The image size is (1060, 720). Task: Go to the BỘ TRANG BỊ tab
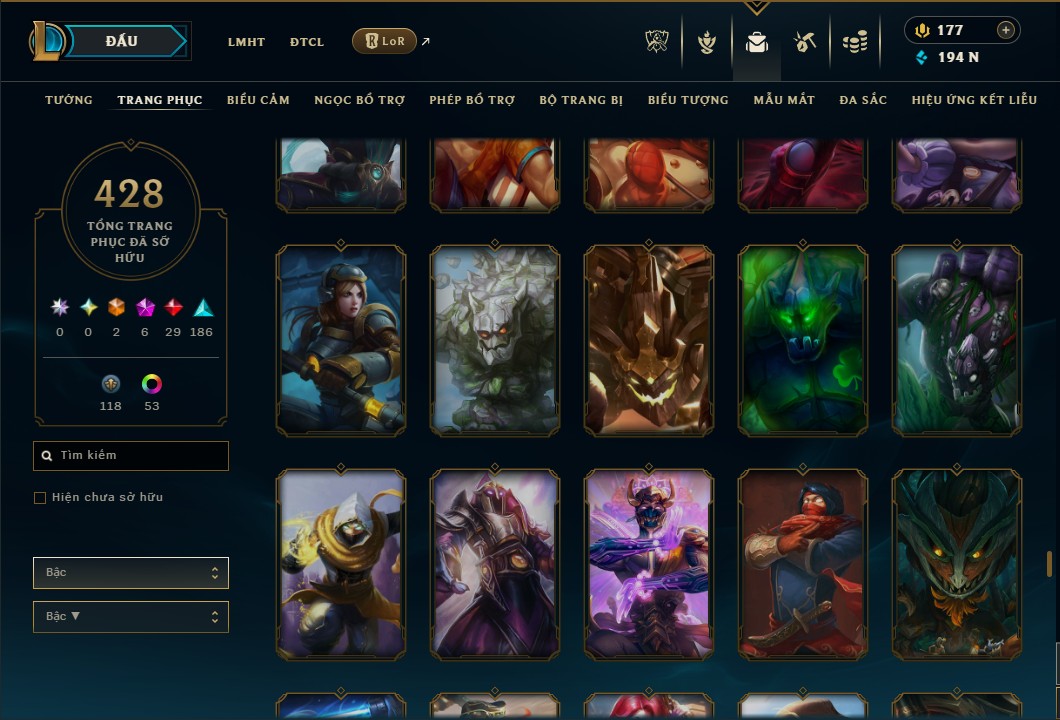(x=581, y=100)
